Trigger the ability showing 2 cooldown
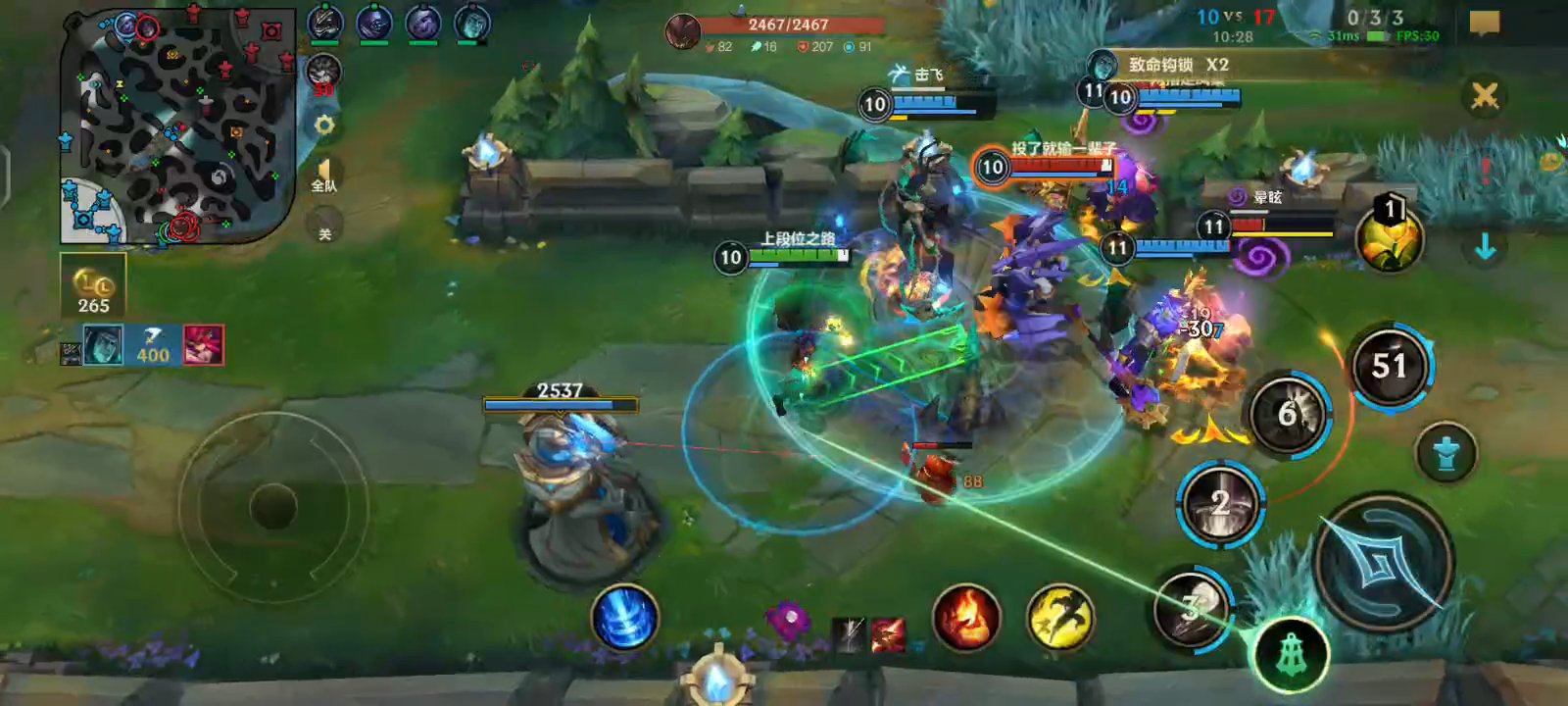The width and height of the screenshot is (1568, 706). coord(1220,504)
